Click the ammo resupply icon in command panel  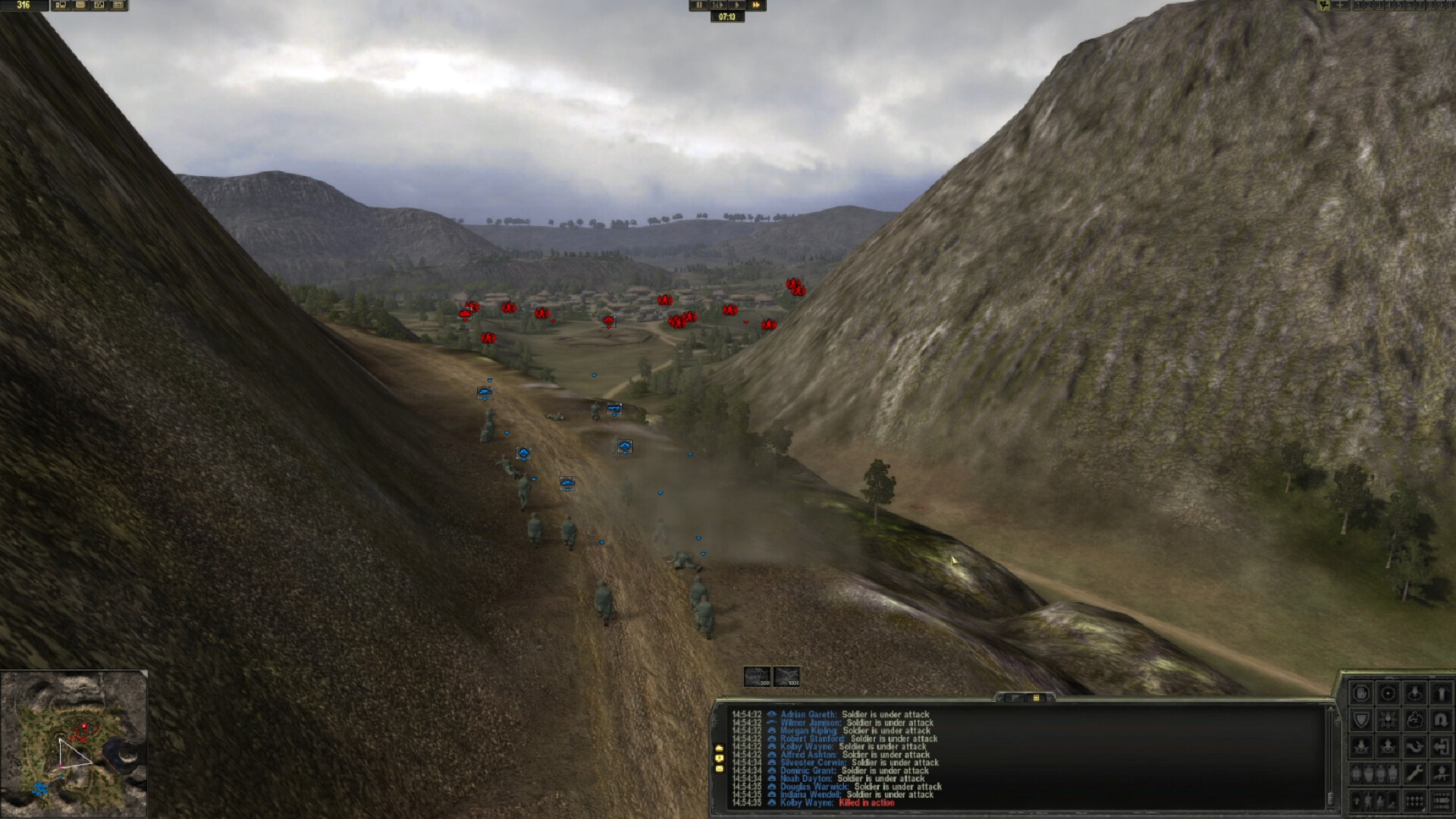pos(1414,800)
